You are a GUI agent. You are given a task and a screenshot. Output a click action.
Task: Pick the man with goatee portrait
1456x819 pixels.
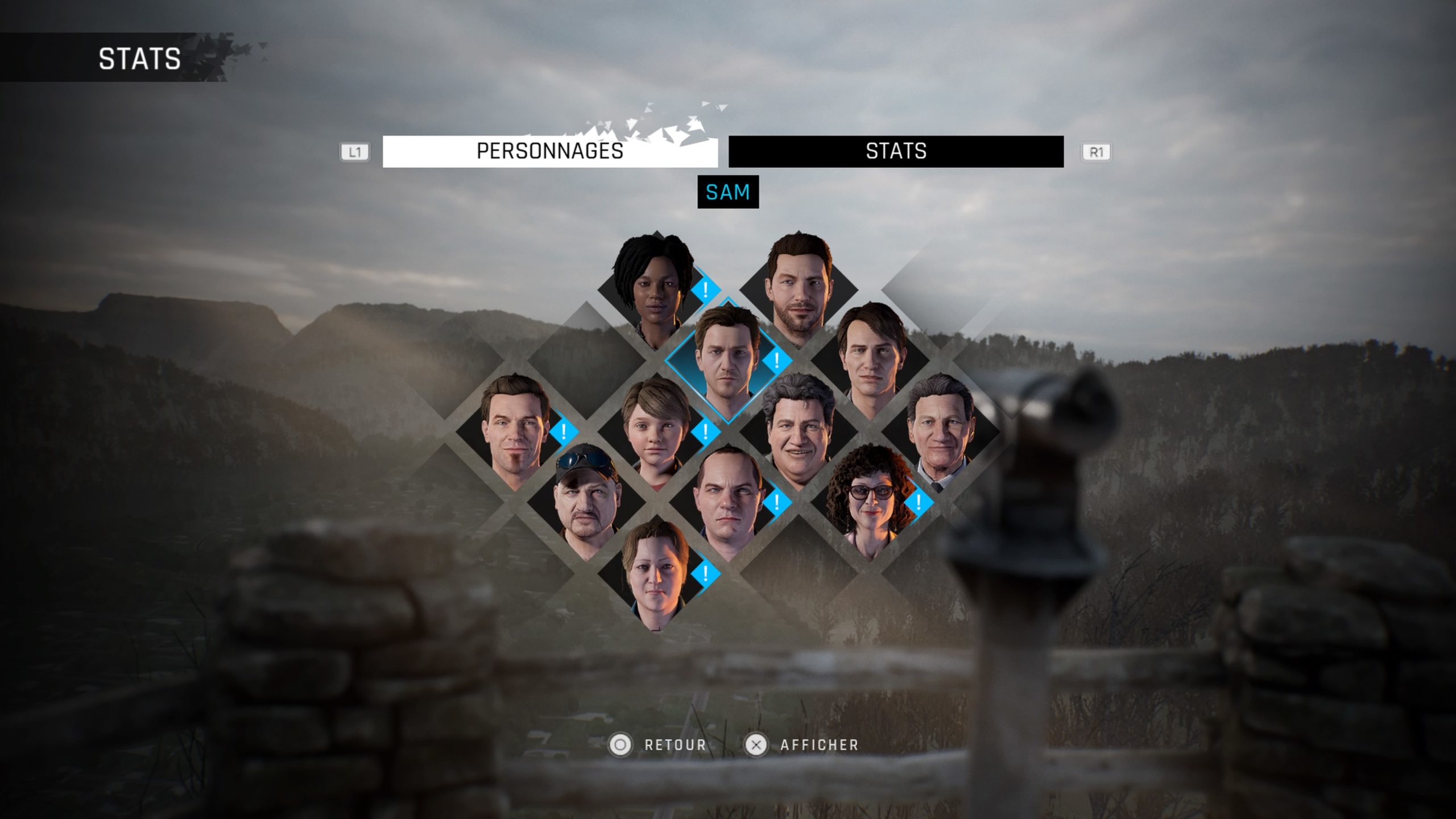click(514, 432)
